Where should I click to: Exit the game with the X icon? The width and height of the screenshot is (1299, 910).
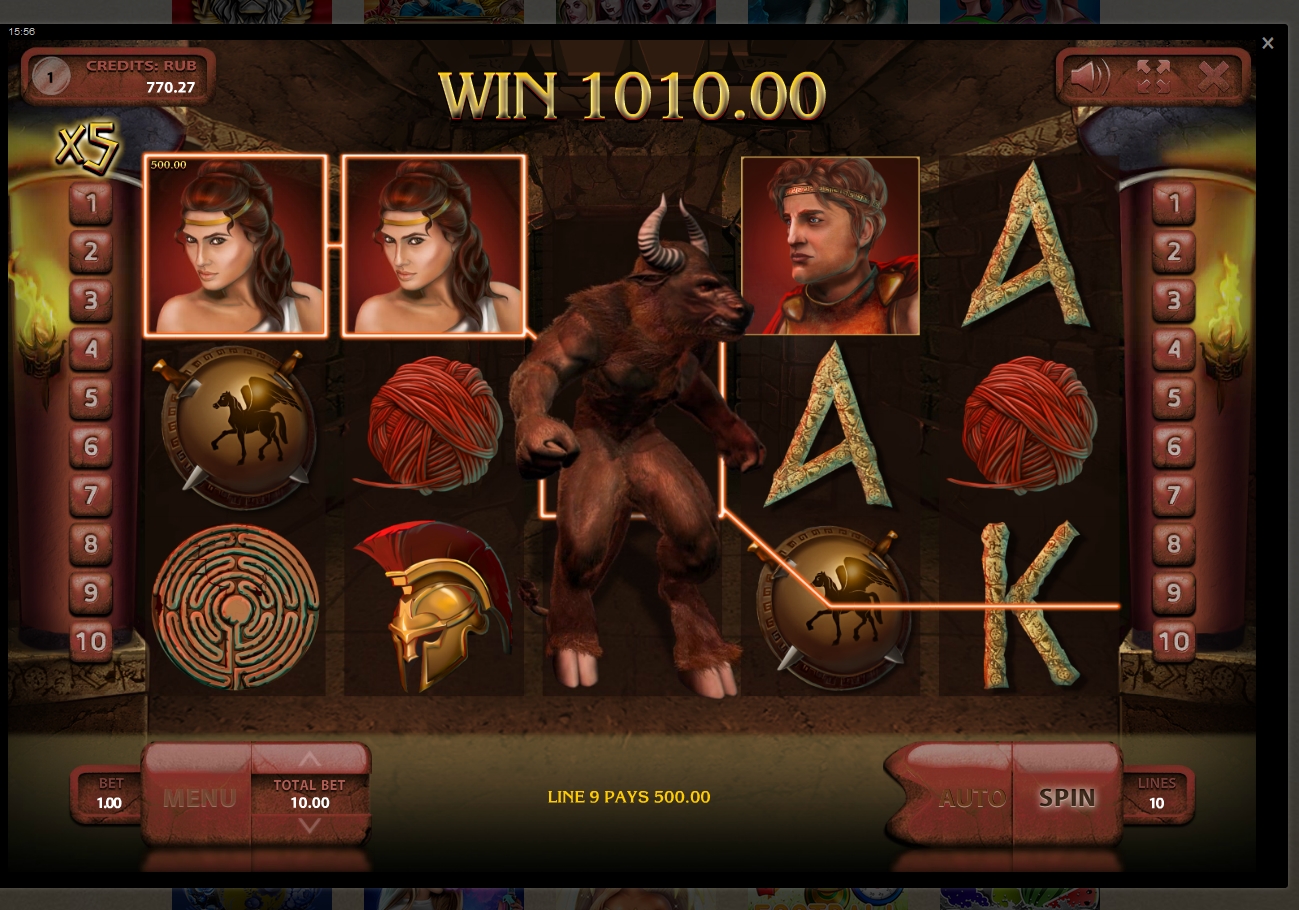(x=1215, y=76)
